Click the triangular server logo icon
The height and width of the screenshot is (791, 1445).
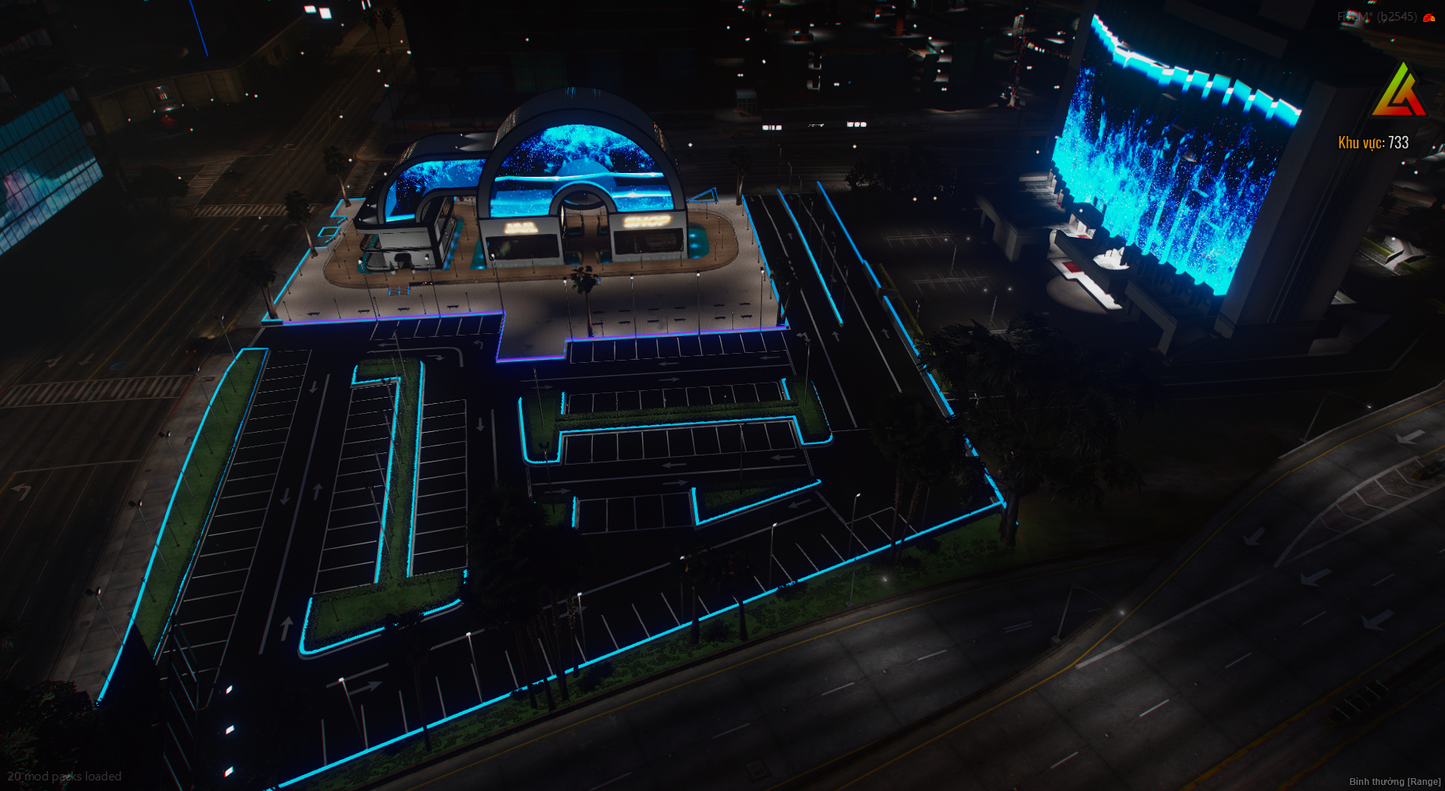[x=1398, y=91]
